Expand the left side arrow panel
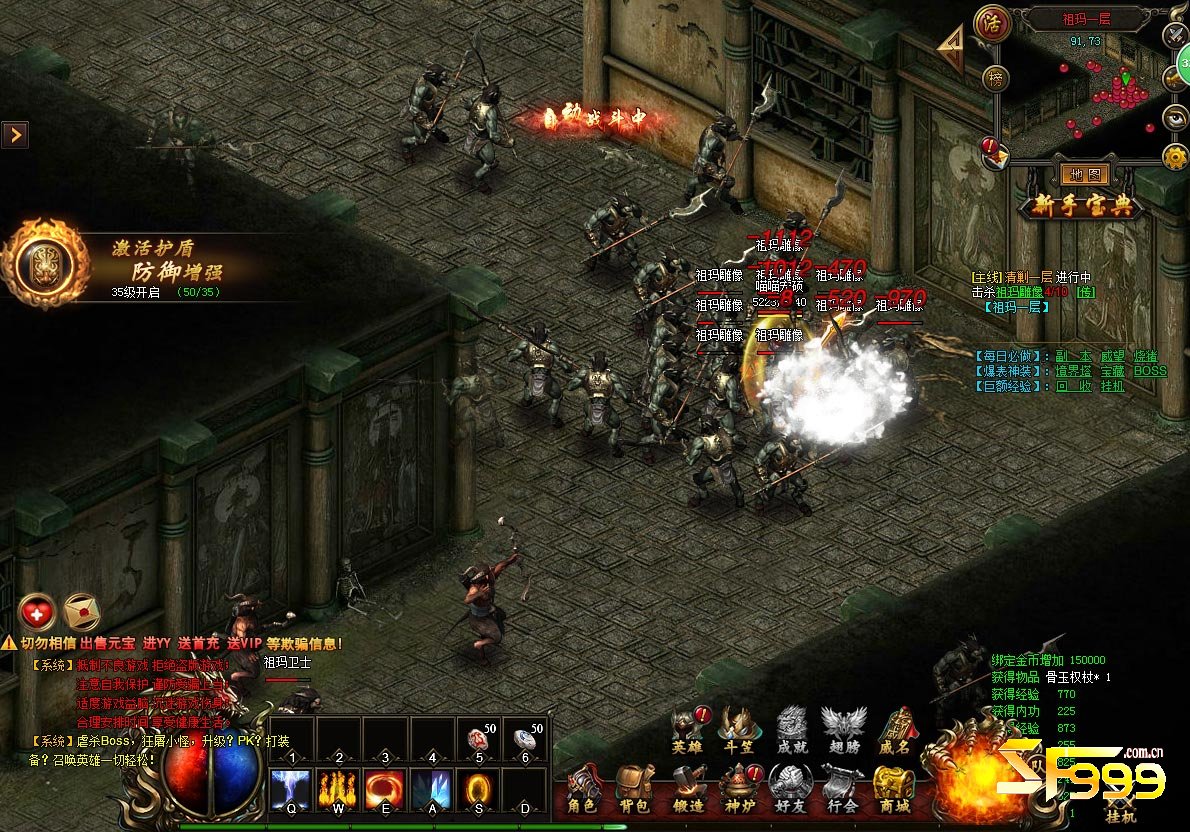 [x=14, y=134]
